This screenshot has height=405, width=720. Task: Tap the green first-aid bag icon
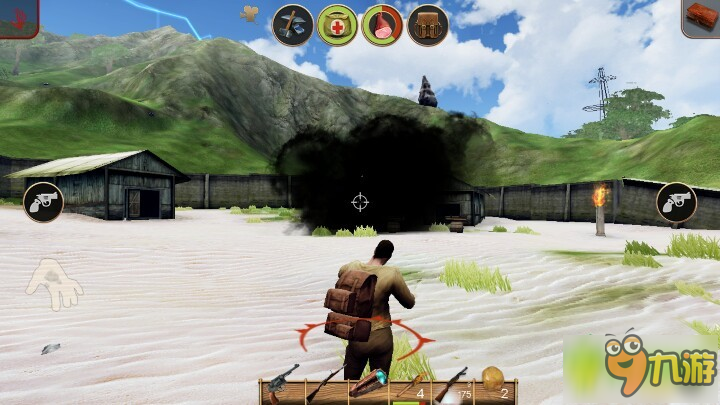click(337, 25)
